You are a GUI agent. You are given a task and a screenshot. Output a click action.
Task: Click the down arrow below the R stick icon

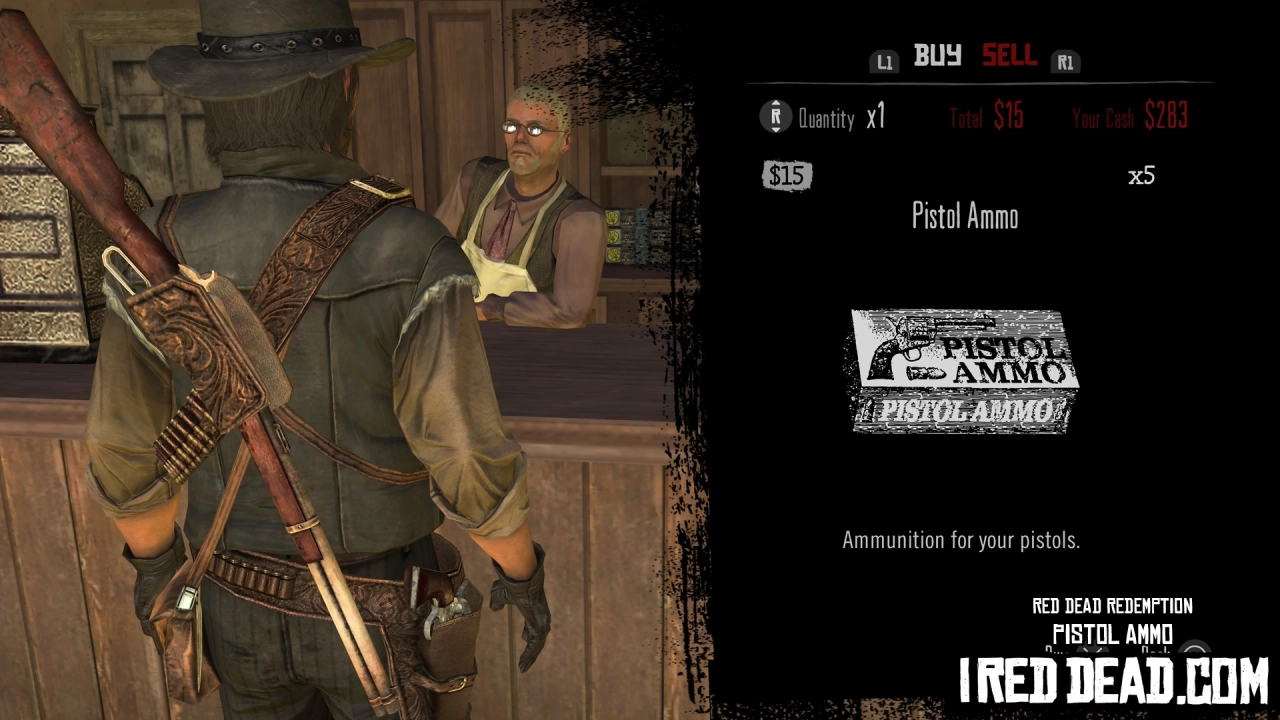pyautogui.click(x=775, y=131)
